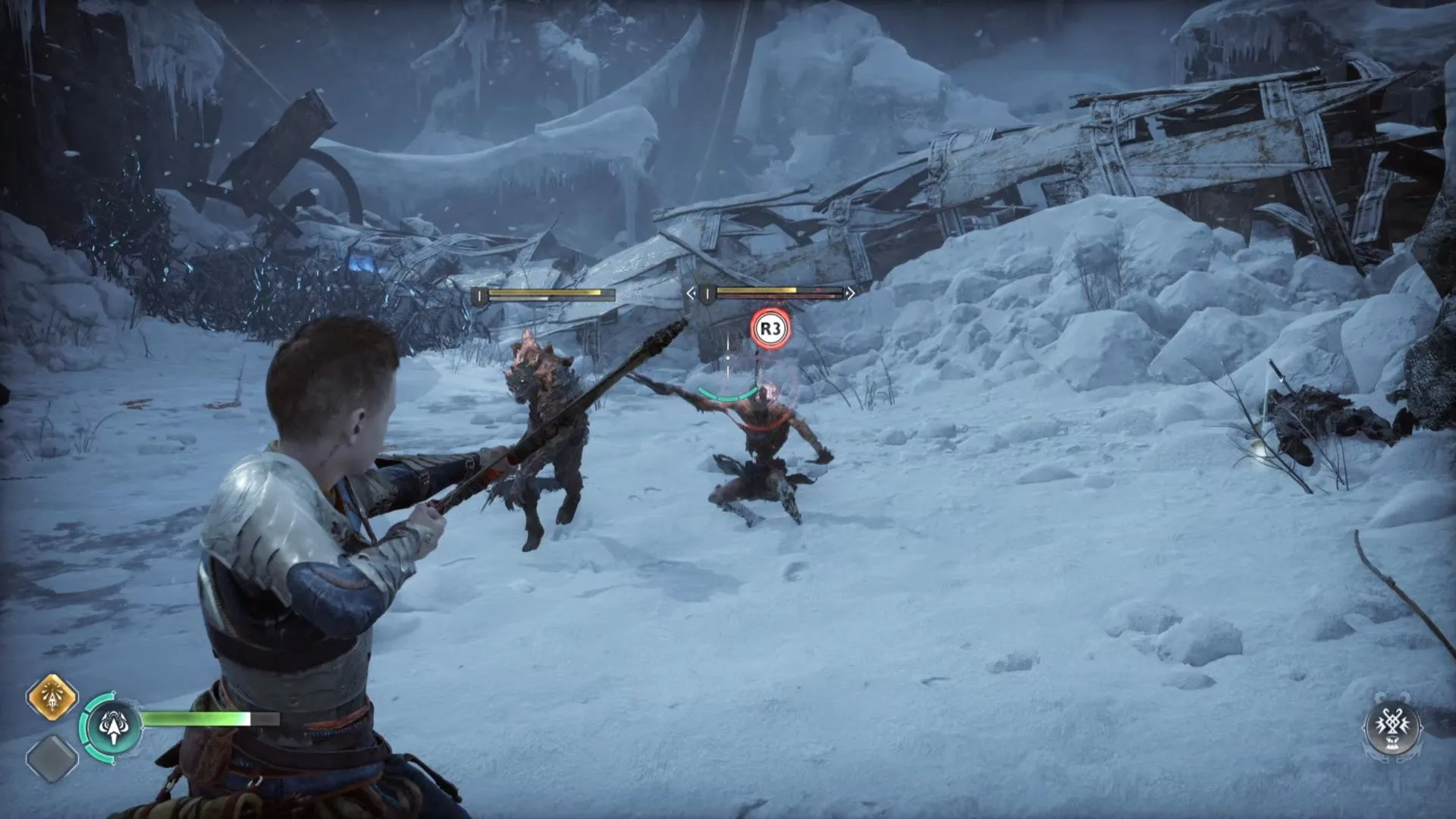Click the teal arrowhead arrow-type icon

tap(114, 727)
